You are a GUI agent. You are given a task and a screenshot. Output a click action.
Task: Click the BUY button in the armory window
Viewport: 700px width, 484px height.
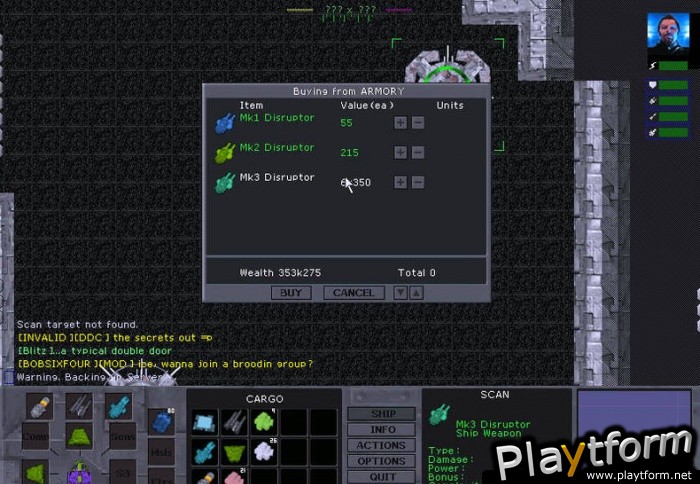[x=290, y=293]
